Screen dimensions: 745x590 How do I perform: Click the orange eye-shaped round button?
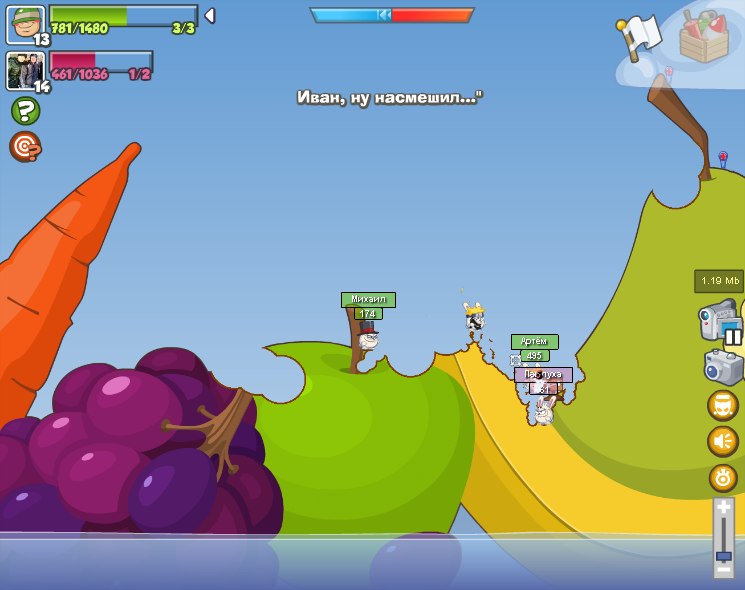(723, 477)
